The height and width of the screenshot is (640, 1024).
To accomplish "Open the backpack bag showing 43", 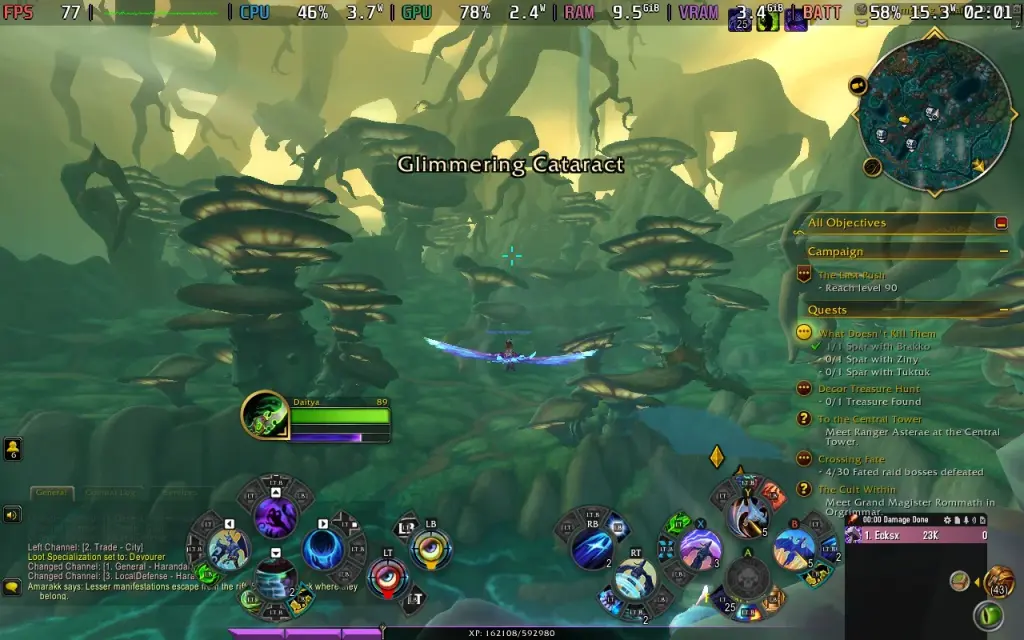I will 998,580.
